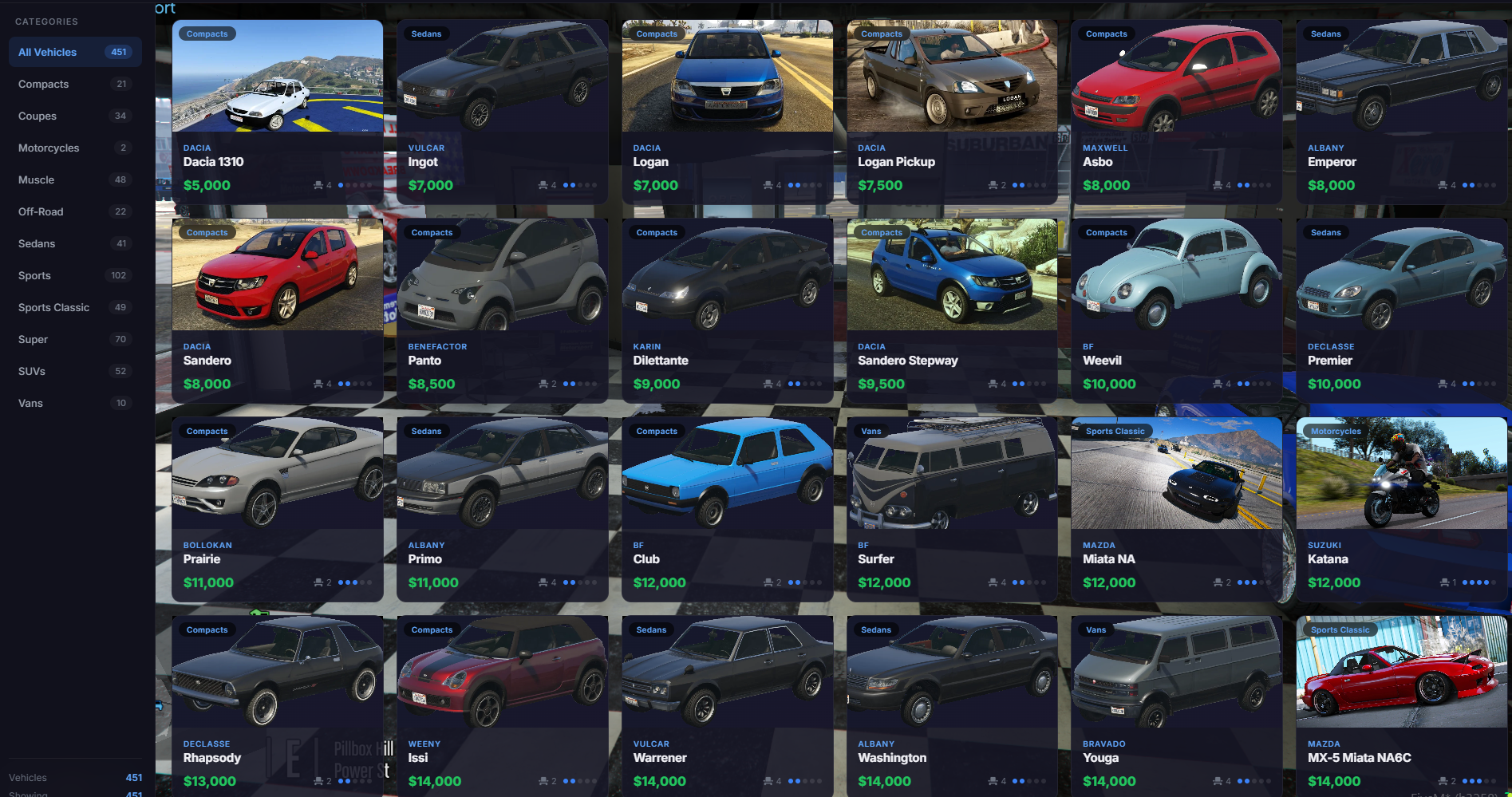The width and height of the screenshot is (1512, 797).
Task: Click the Sedans badge on the Albany Emperor card
Action: [x=1326, y=34]
